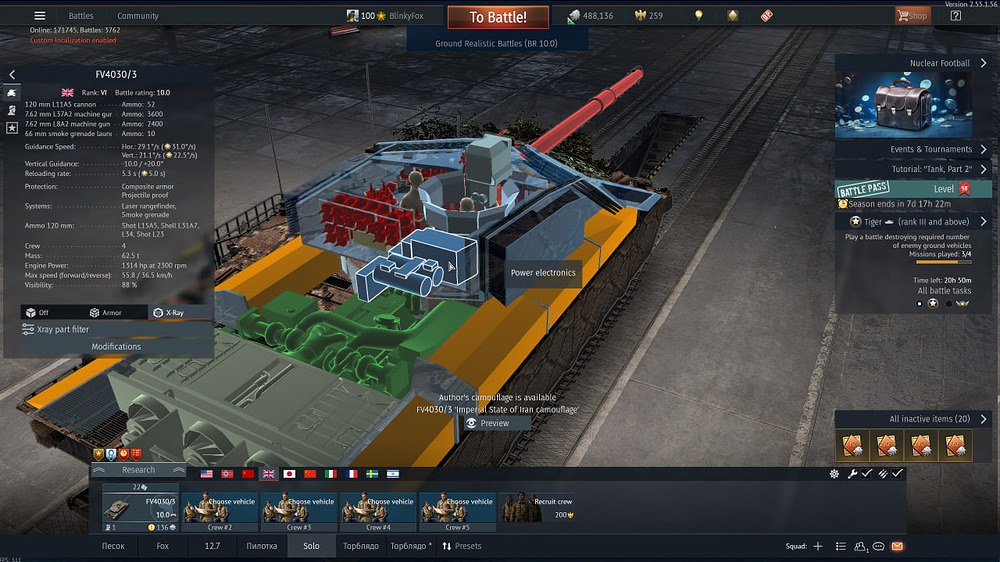The image size is (1000, 562).
Task: Turn protection analysis Off
Action: 37,313
